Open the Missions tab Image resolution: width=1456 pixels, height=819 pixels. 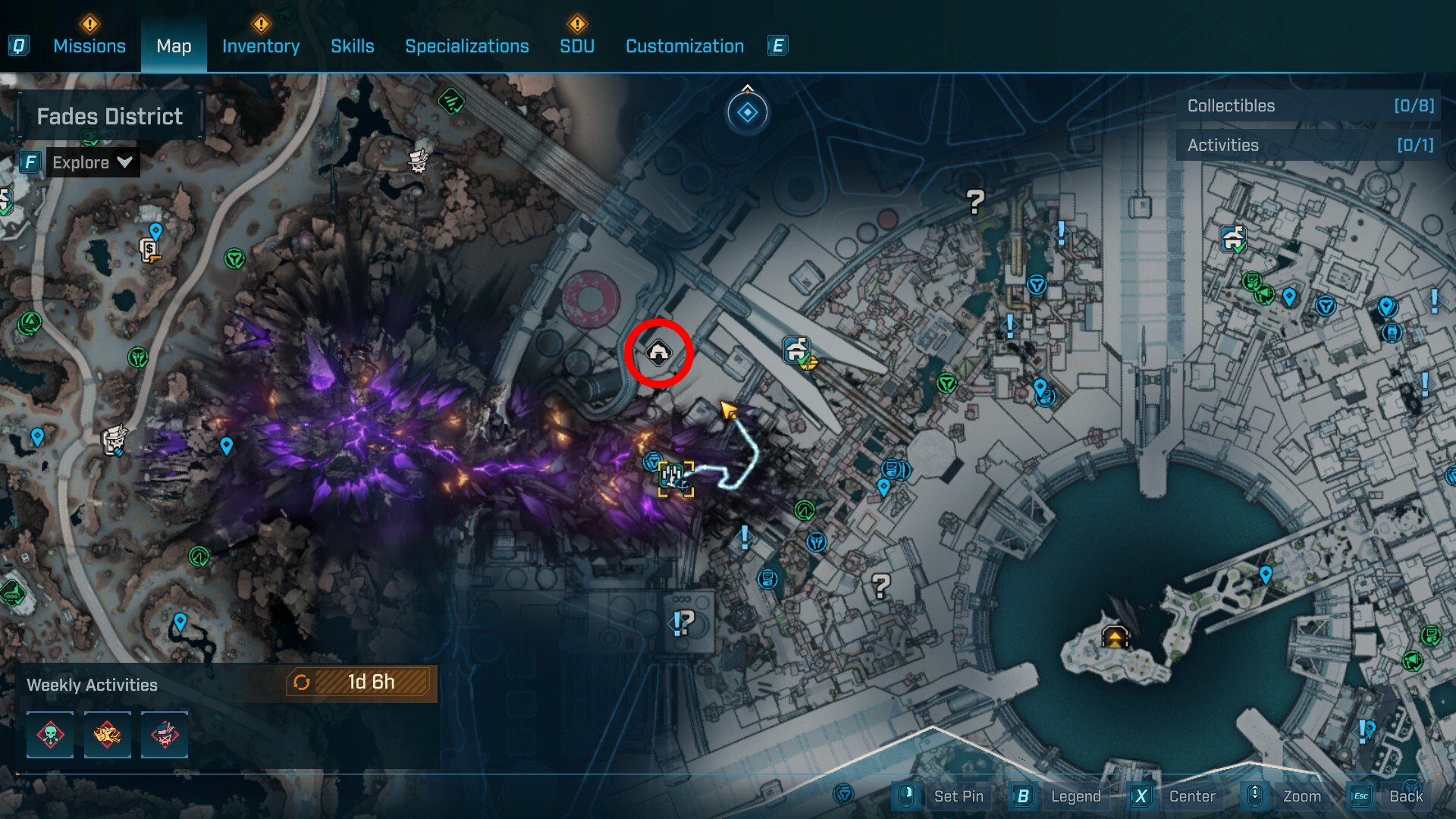[89, 46]
